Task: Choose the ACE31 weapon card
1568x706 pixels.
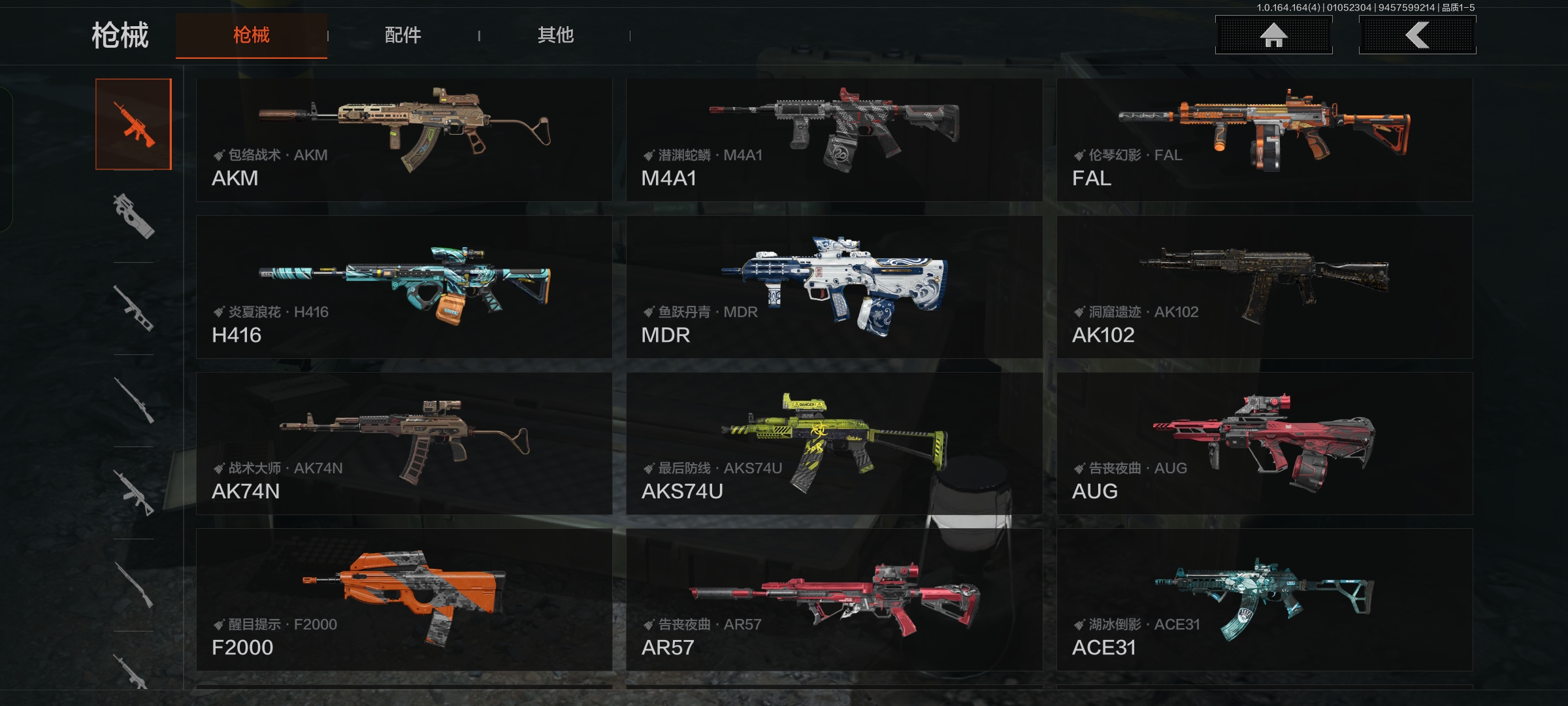Action: 1264,599
